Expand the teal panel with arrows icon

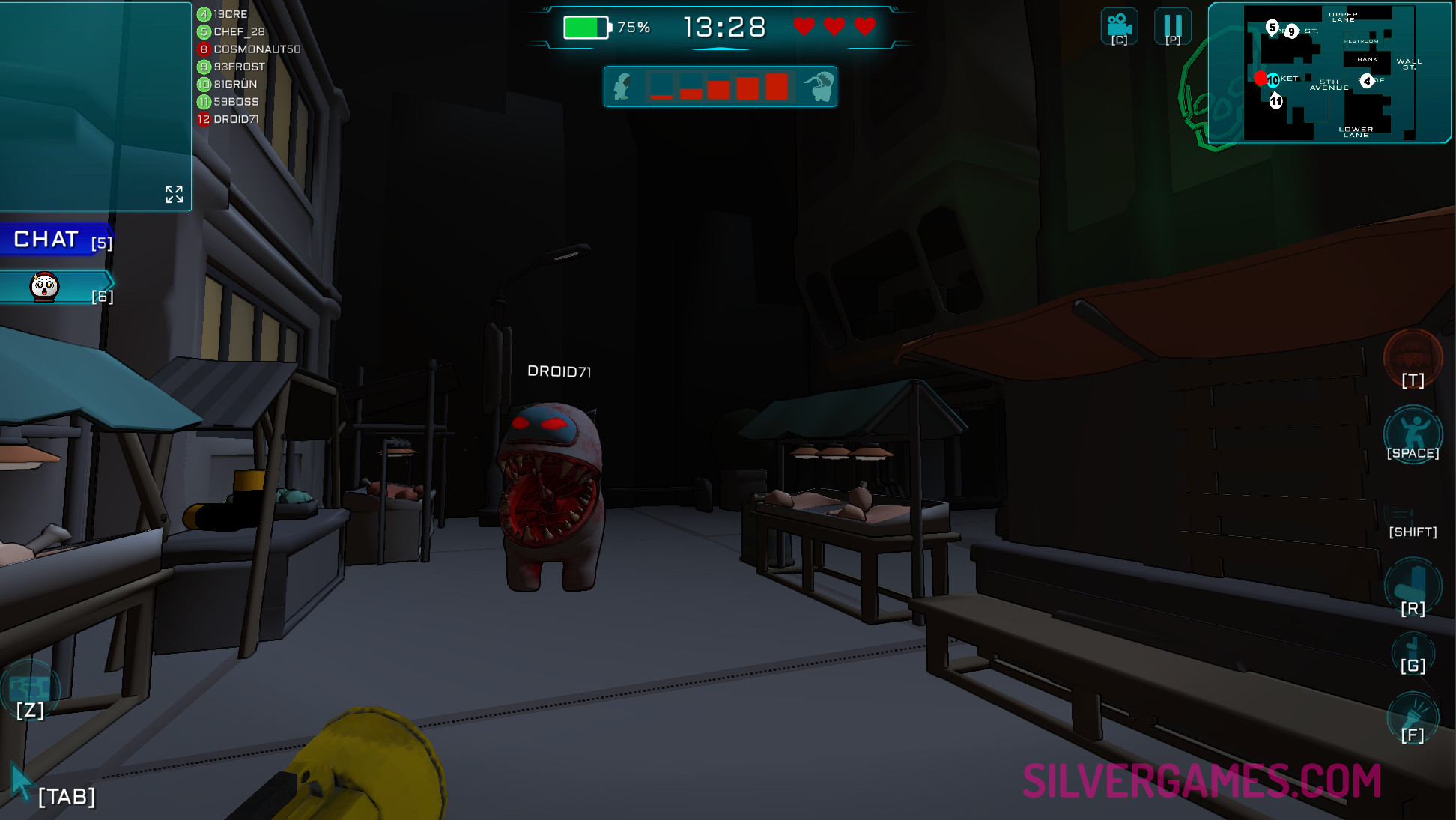(174, 195)
